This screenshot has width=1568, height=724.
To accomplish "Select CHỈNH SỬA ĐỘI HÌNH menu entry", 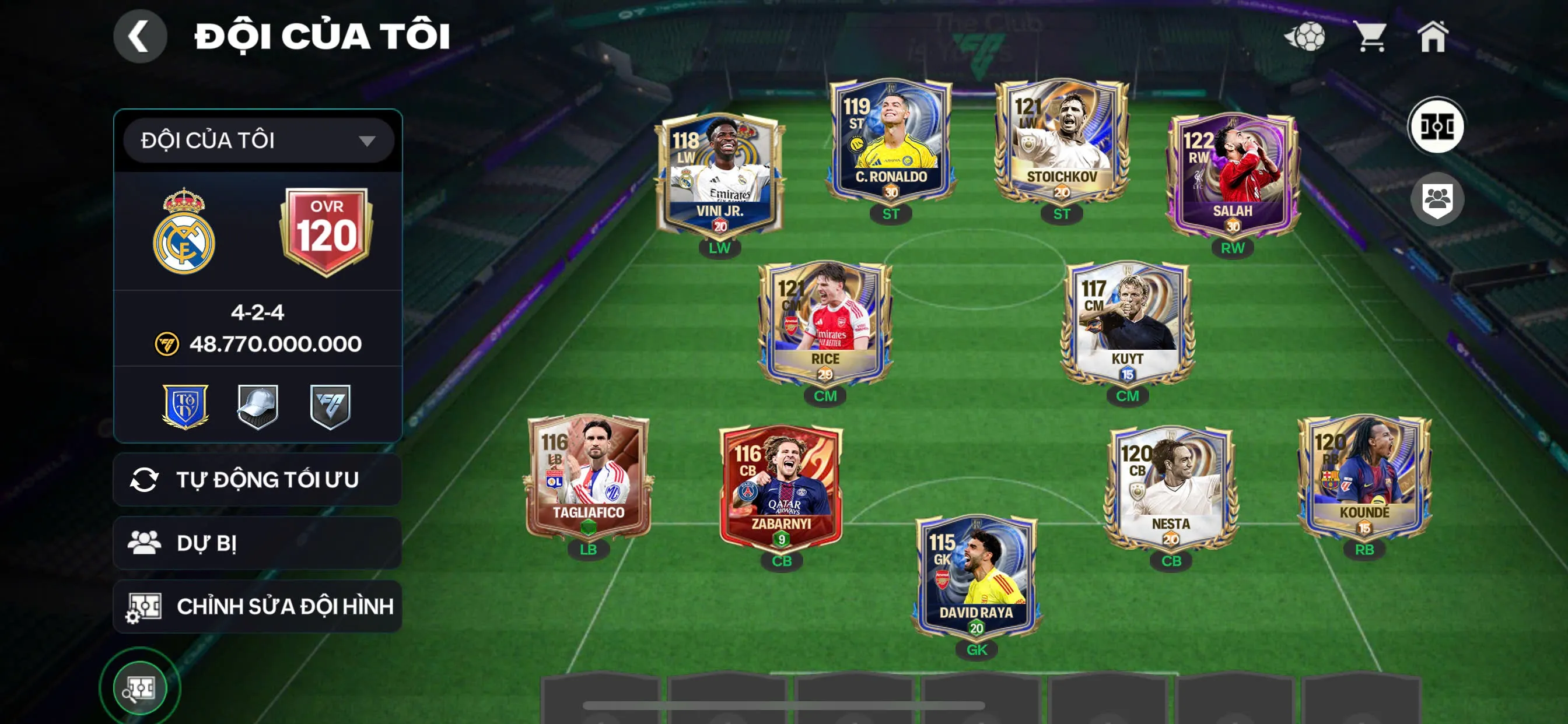I will 258,606.
